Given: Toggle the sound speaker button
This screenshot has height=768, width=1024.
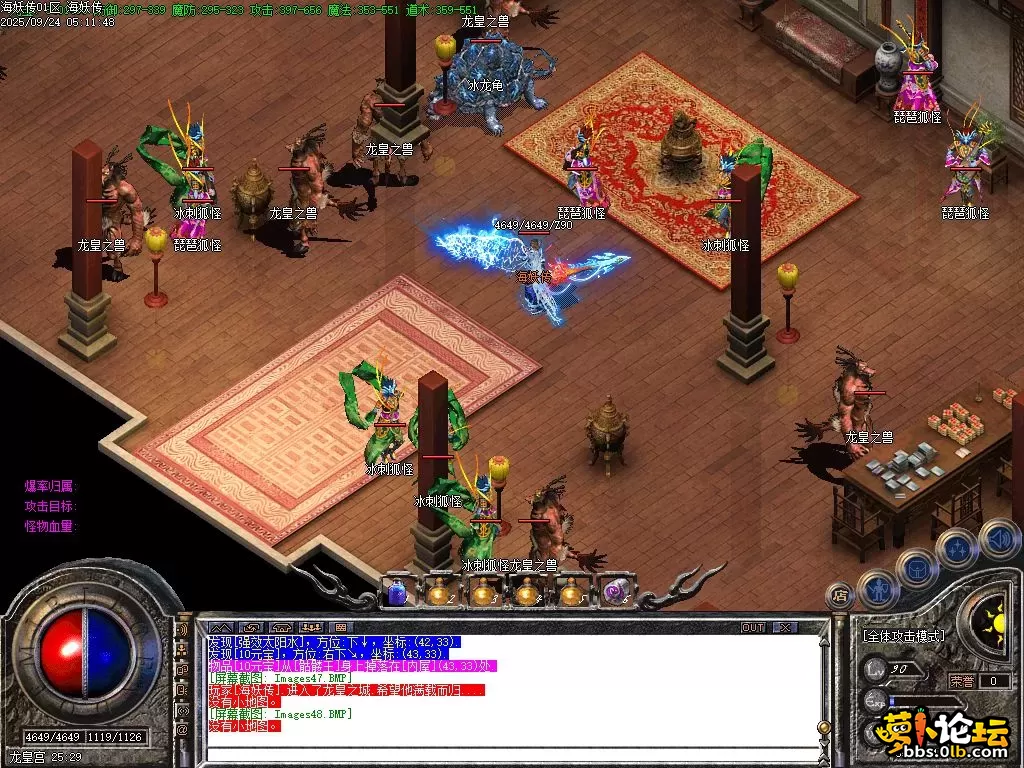Looking at the screenshot, I should (998, 538).
